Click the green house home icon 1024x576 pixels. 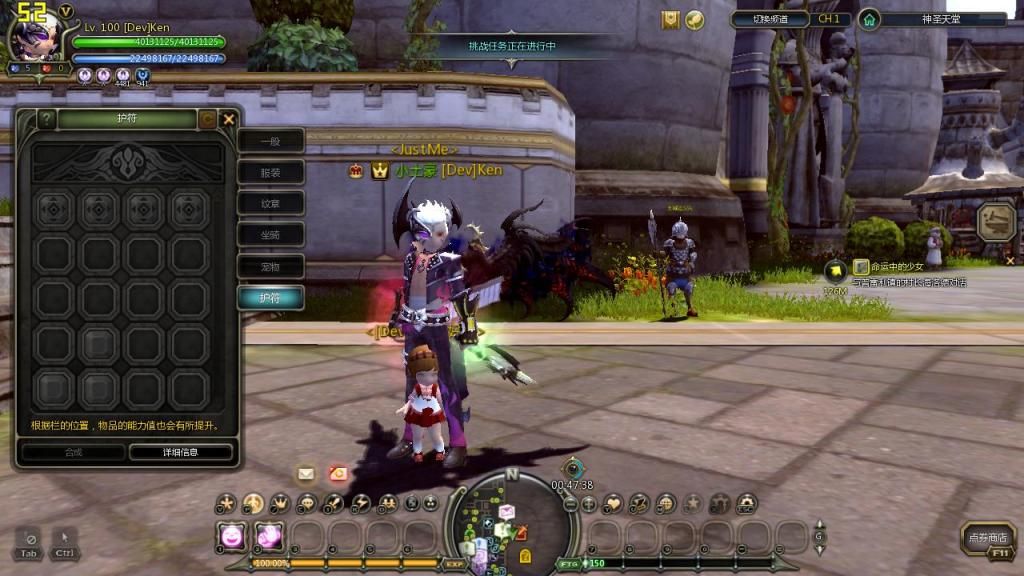[870, 19]
